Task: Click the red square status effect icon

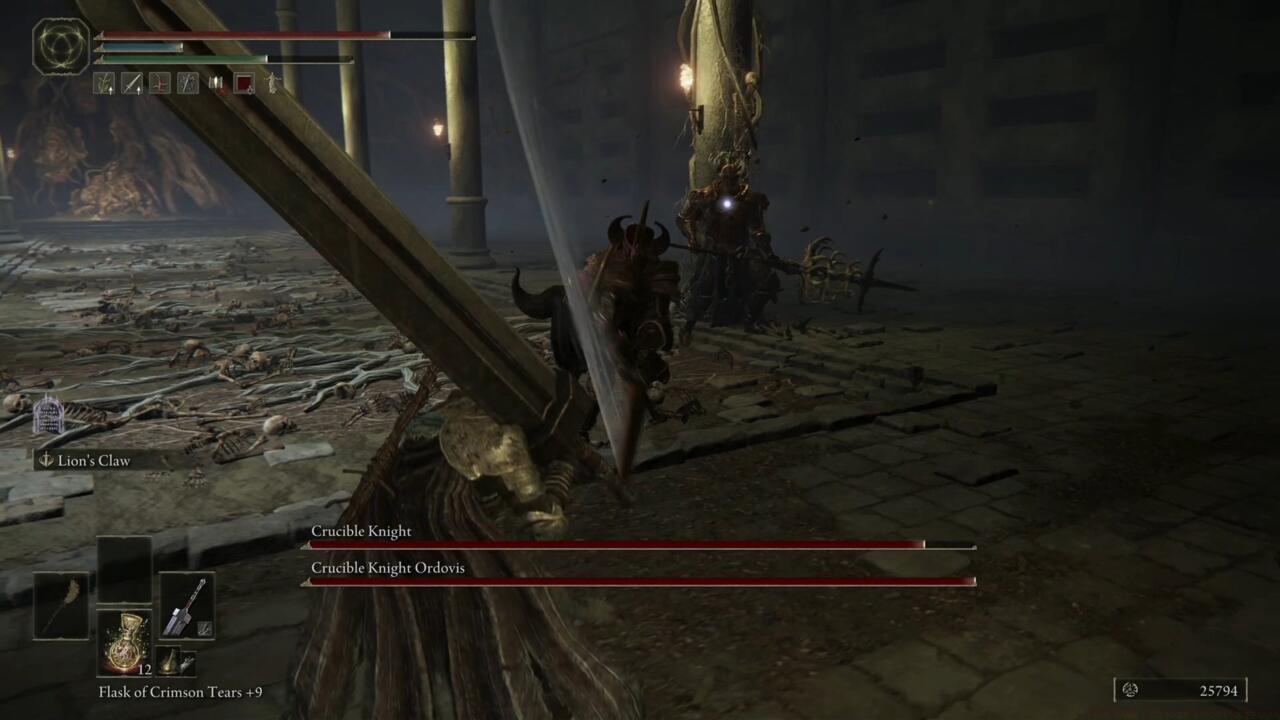Action: click(x=245, y=84)
